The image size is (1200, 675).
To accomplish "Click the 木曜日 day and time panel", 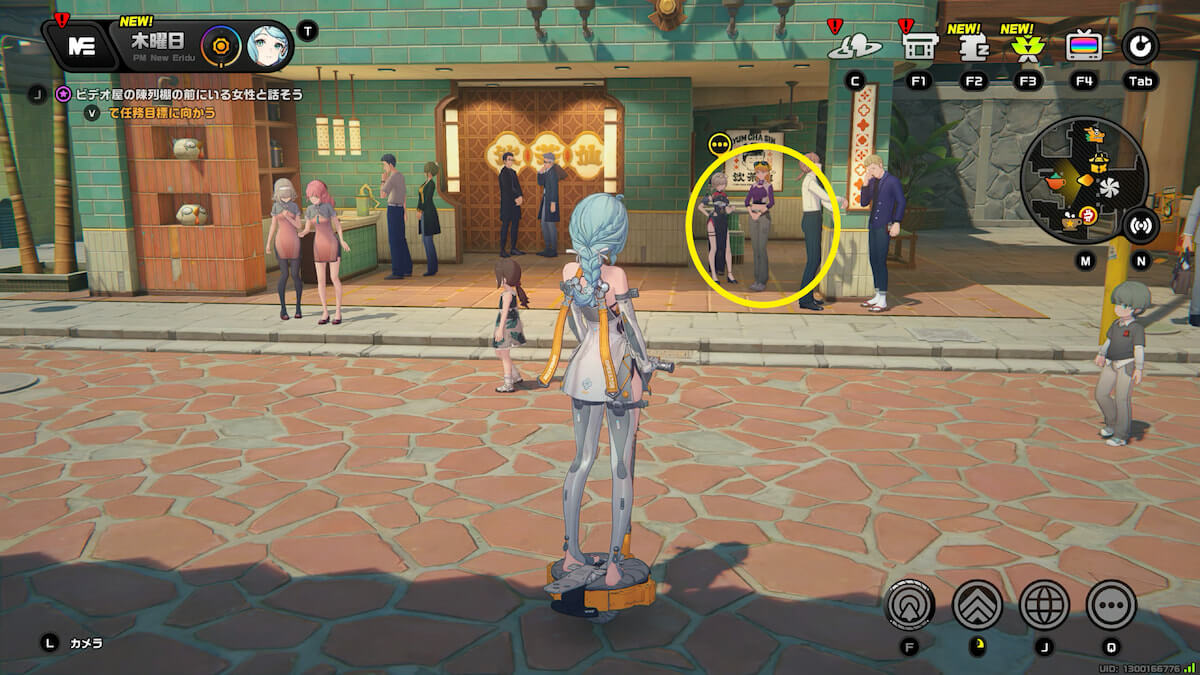I will tap(160, 46).
